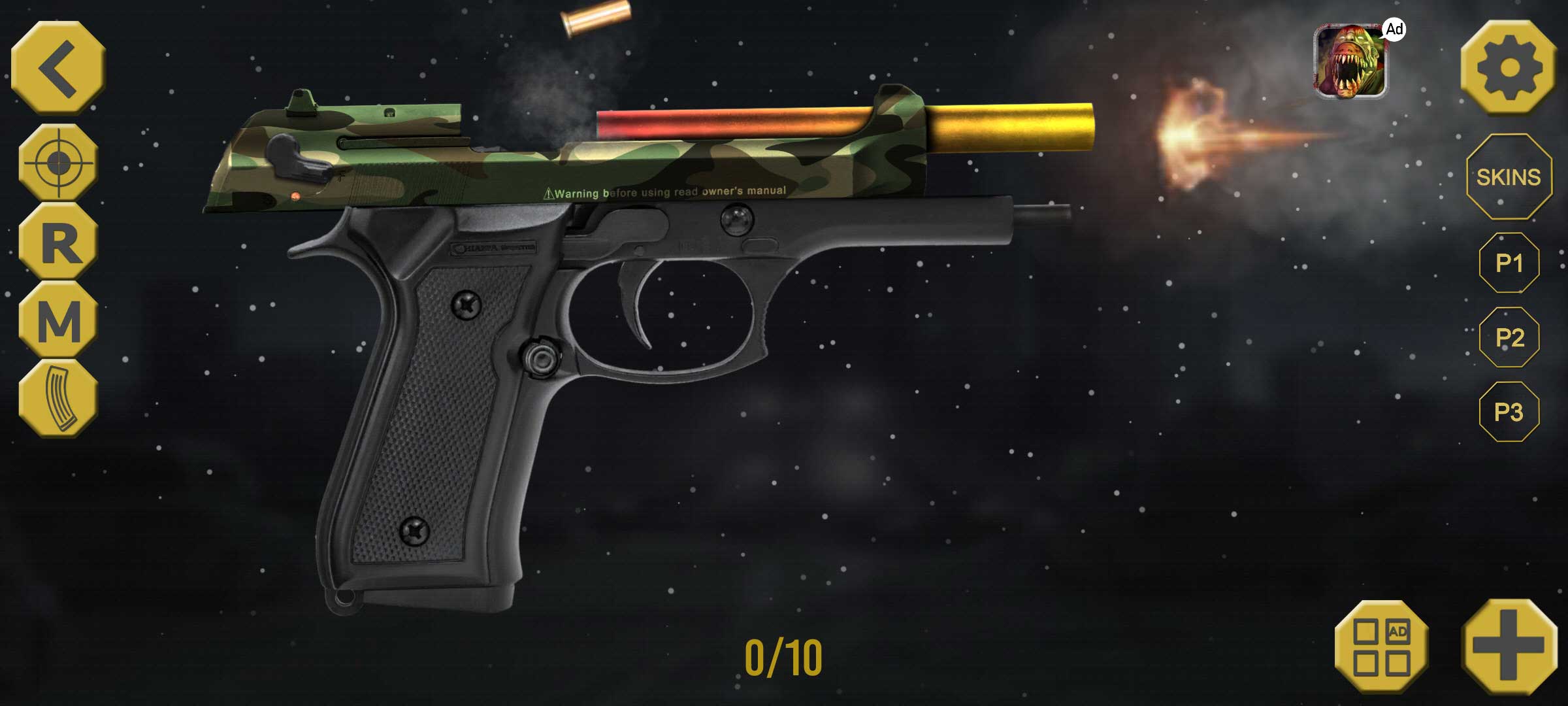Switch to the P2 preset
This screenshot has height=706, width=1568.
1509,337
